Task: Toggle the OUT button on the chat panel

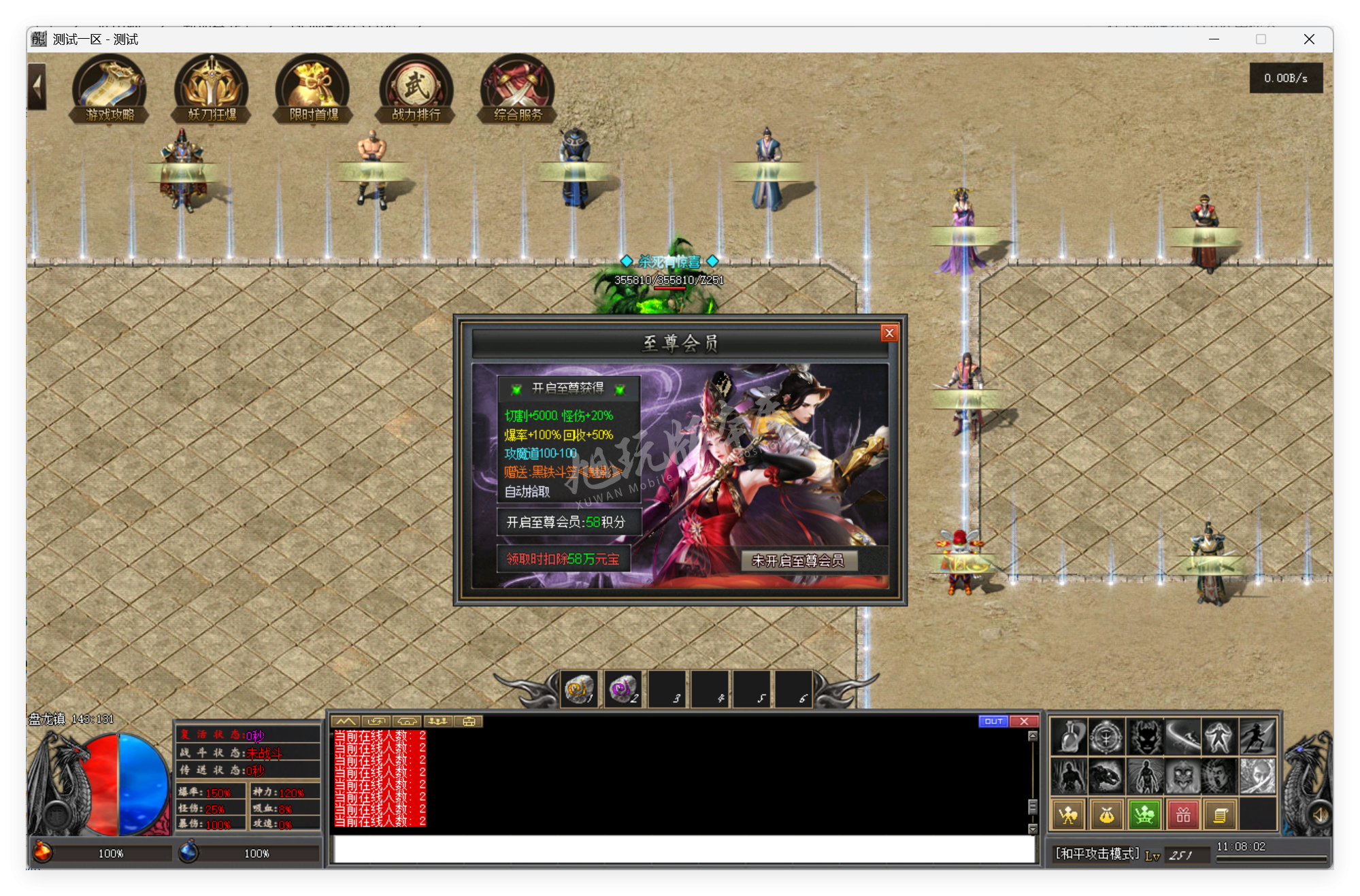Action: [993, 720]
